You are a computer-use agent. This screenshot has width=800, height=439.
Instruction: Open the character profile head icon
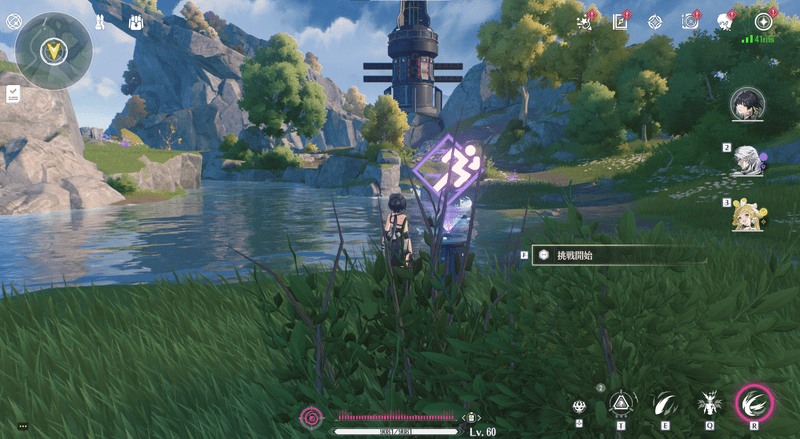[724, 22]
